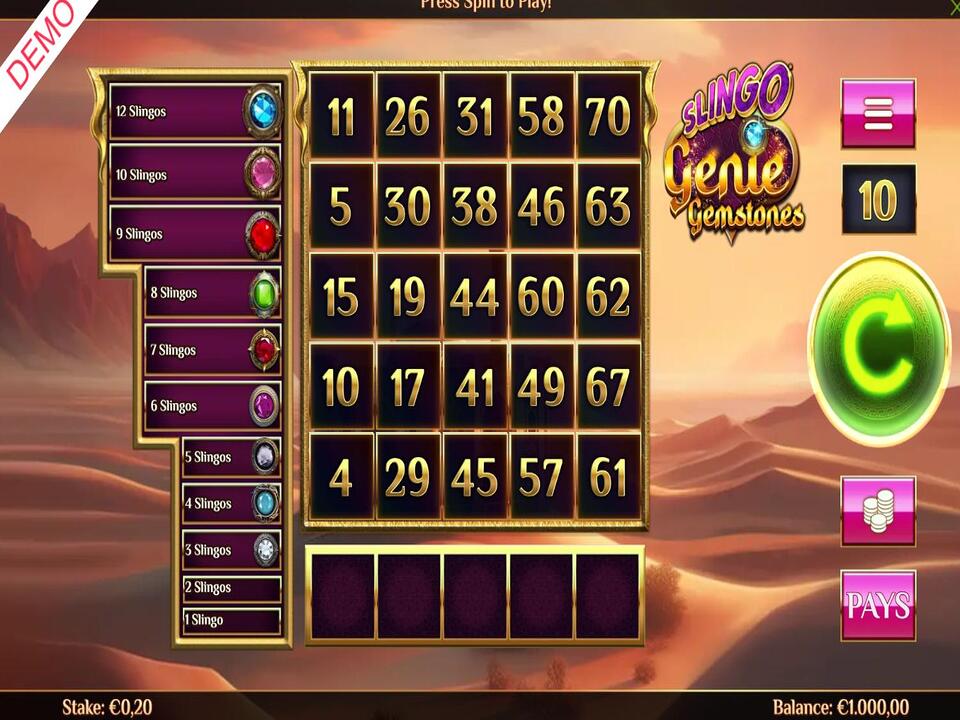The image size is (960, 720).
Task: Click number 38 on the board
Action: (474, 207)
